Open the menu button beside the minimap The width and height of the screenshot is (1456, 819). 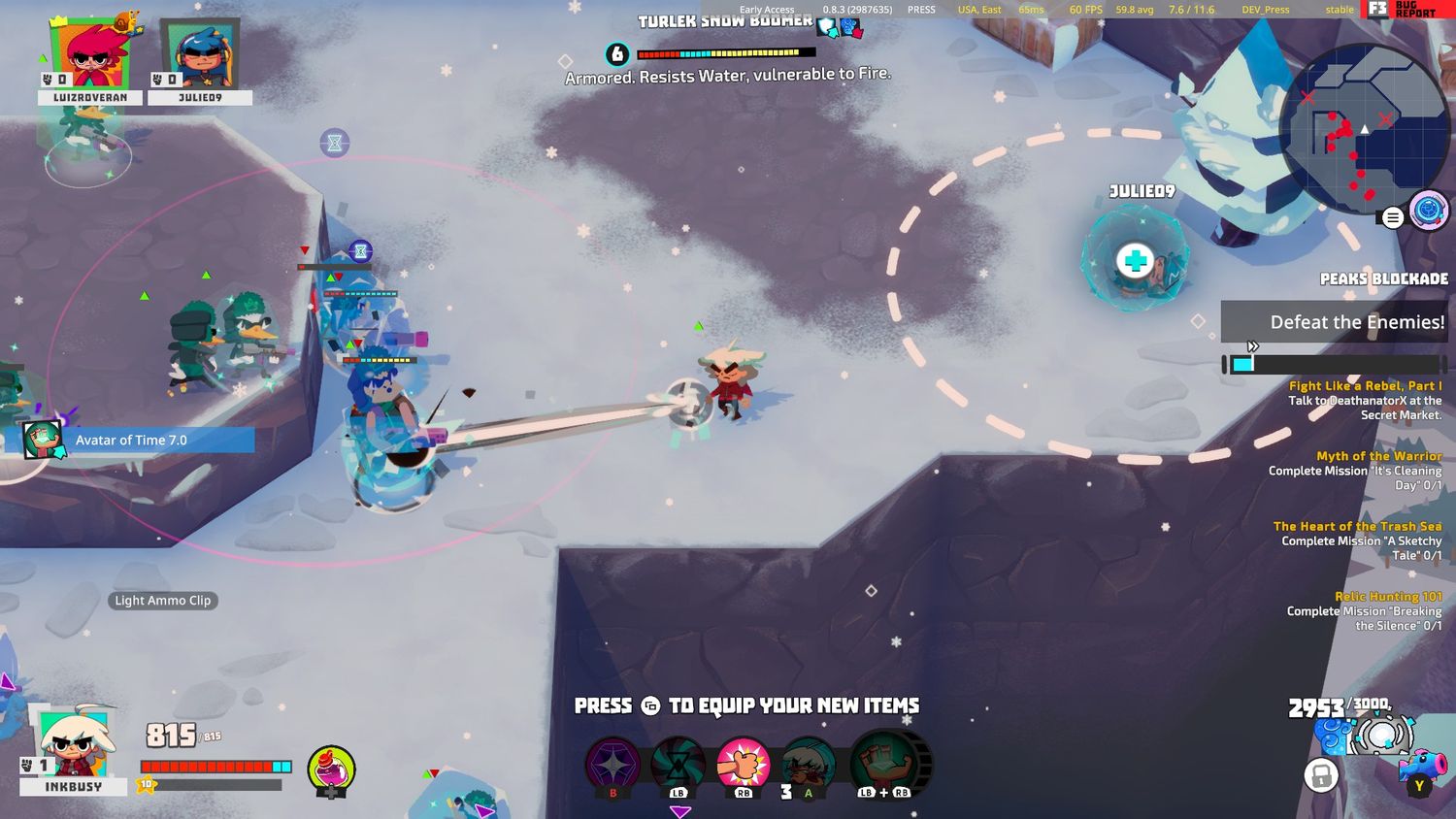click(x=1393, y=217)
